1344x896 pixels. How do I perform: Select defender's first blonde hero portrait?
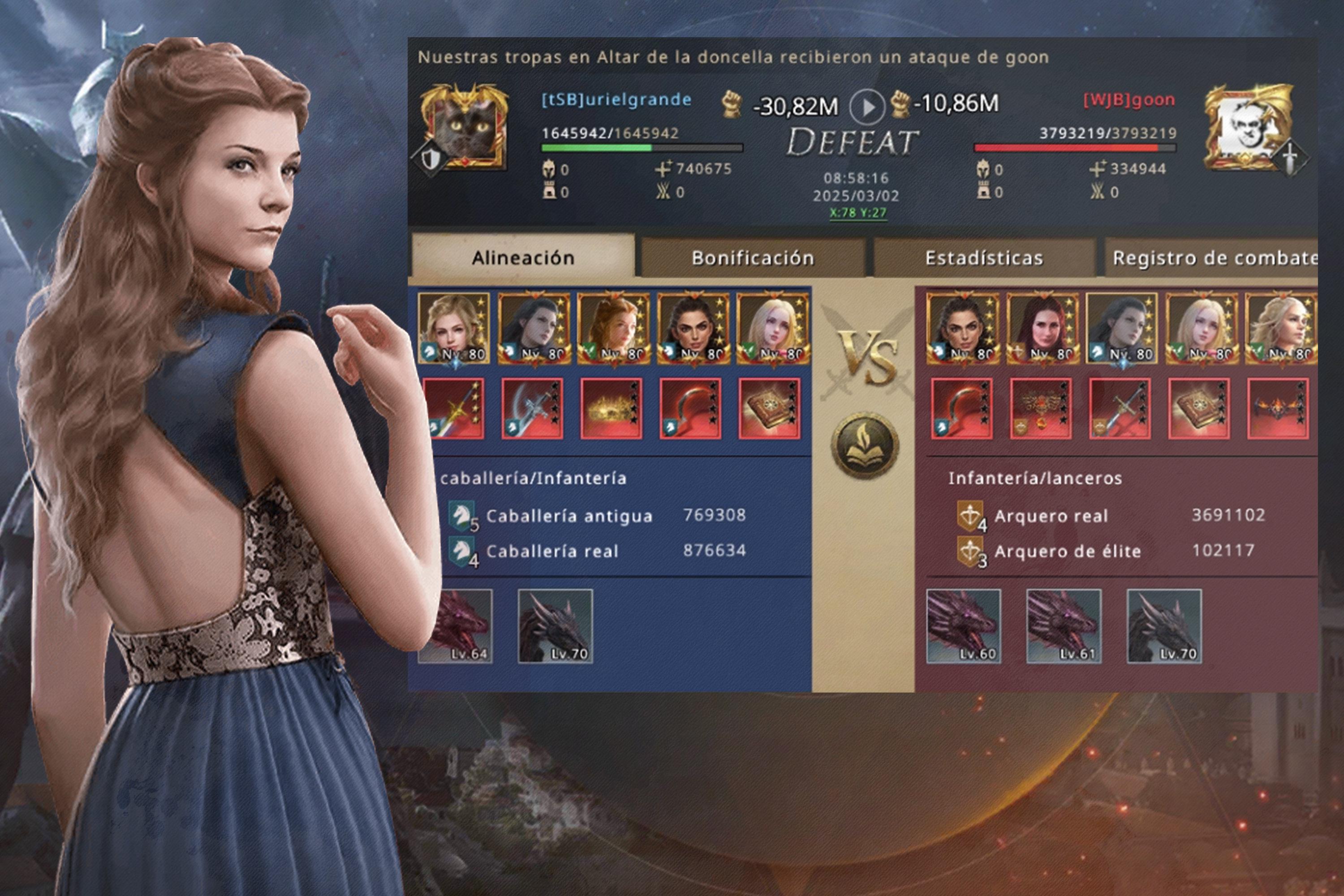[454, 328]
